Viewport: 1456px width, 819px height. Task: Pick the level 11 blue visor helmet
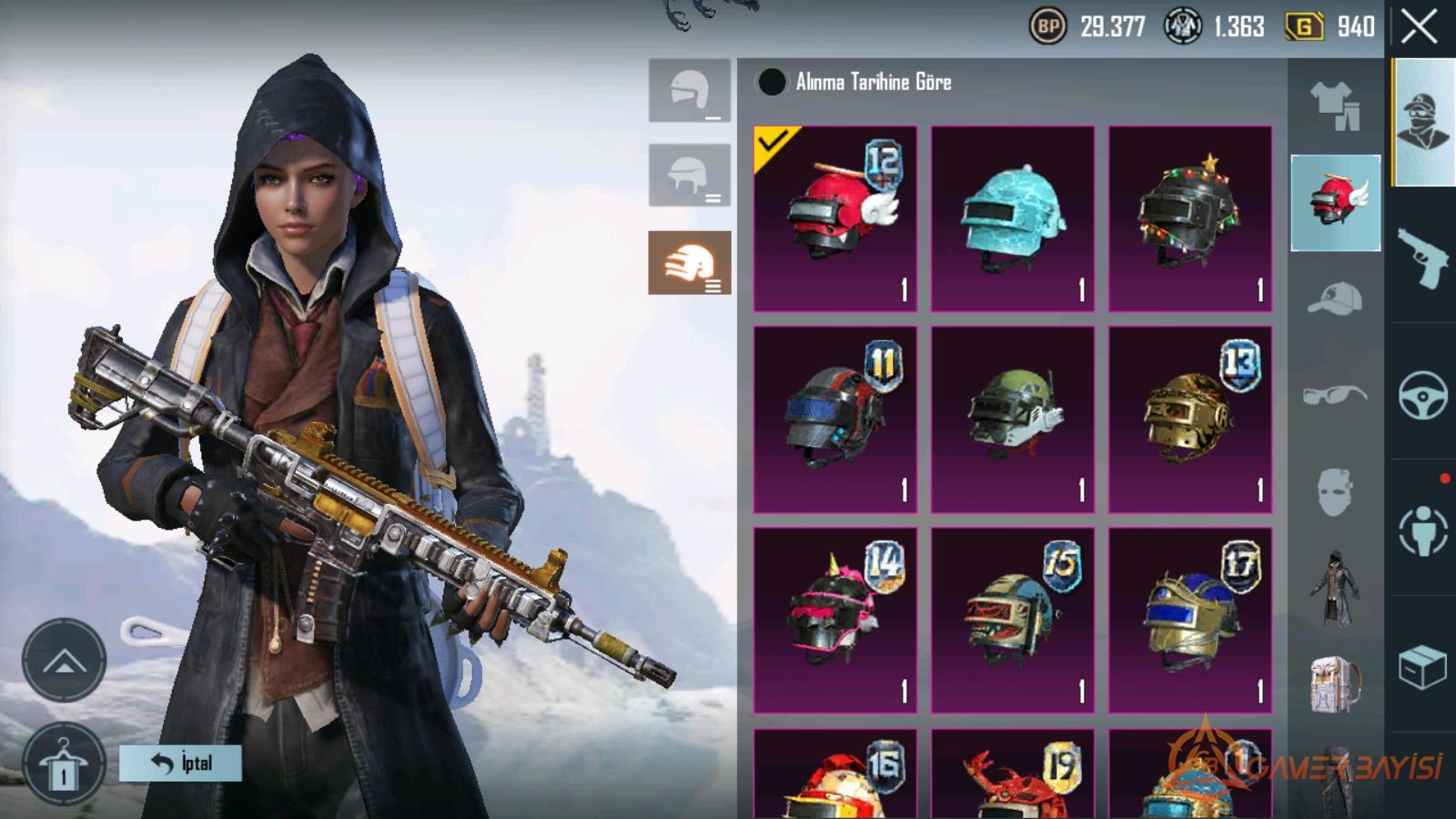click(835, 420)
